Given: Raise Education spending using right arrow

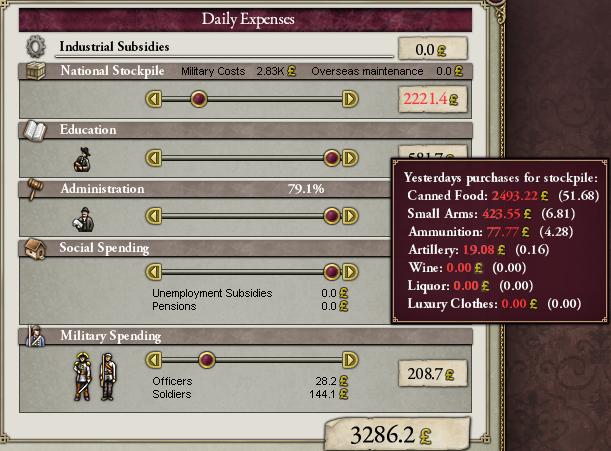Looking at the screenshot, I should [350, 158].
